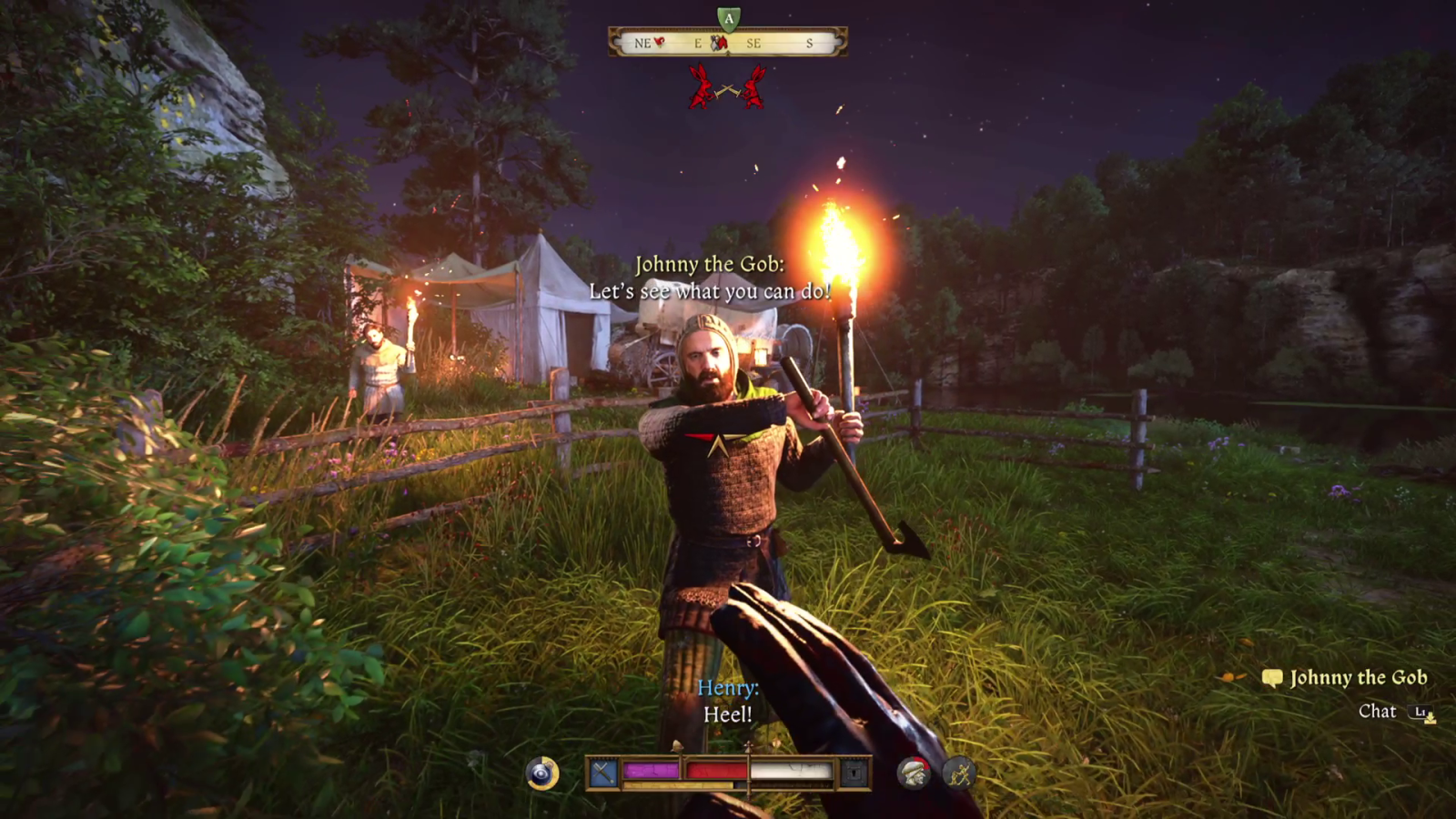Click the padlock icon beside the status bars
The width and height of the screenshot is (1456, 819).
(853, 771)
